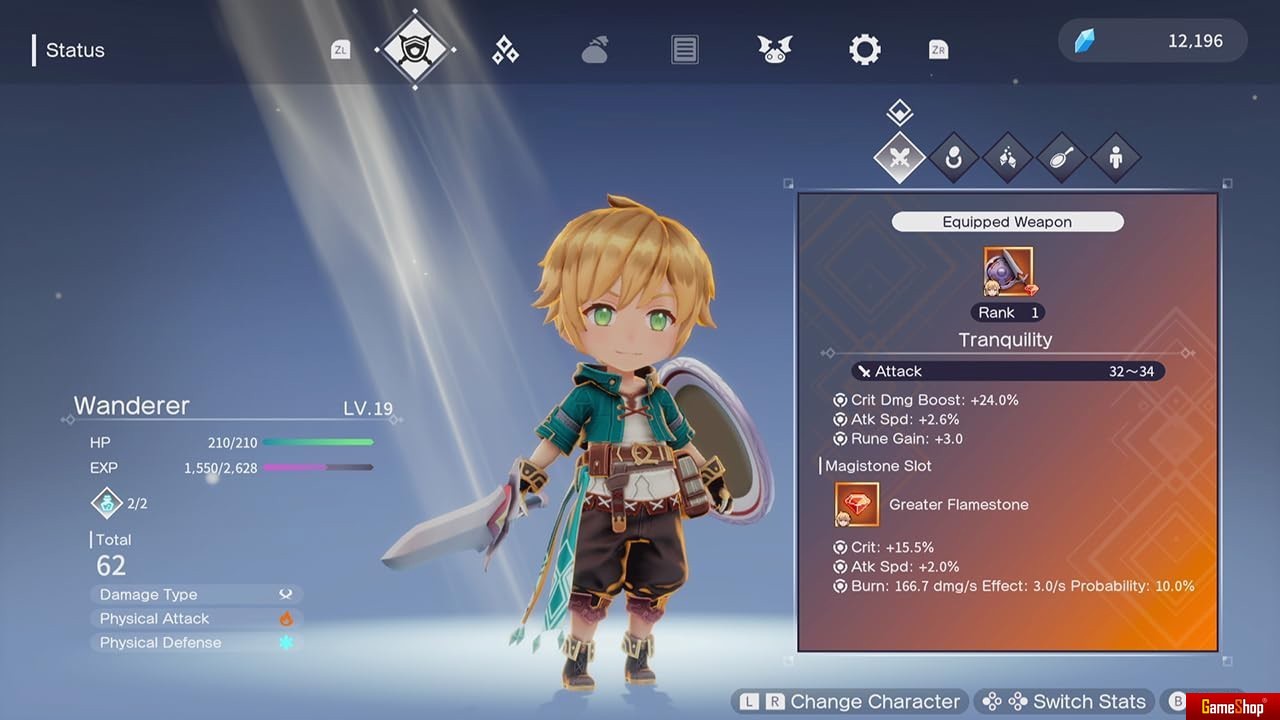The width and height of the screenshot is (1280, 720).
Task: Click the potion flask icon
Action: 107,503
